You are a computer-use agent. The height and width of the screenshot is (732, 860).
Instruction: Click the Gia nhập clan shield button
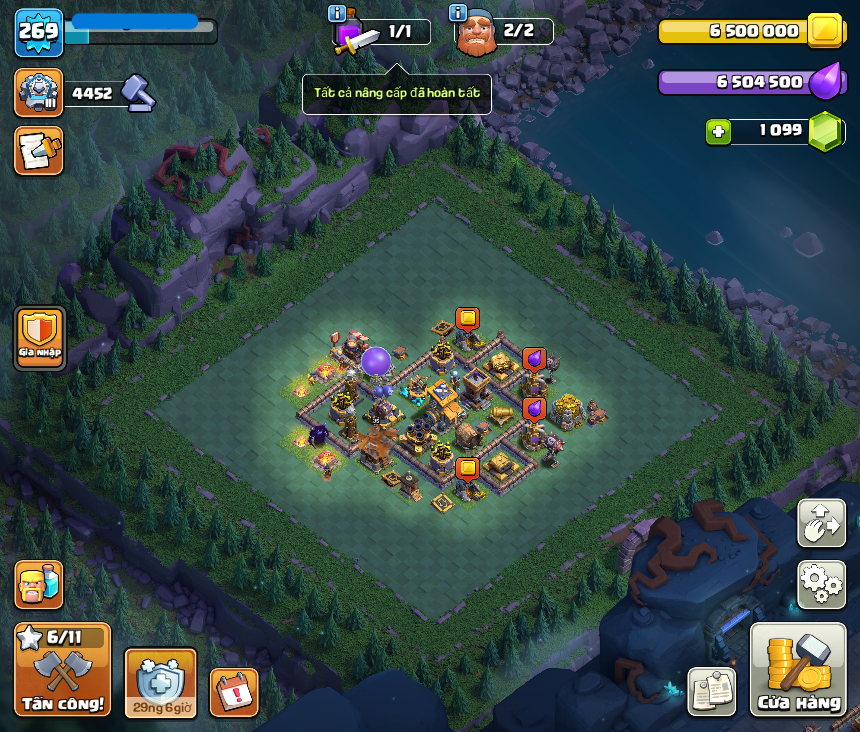[x=40, y=338]
